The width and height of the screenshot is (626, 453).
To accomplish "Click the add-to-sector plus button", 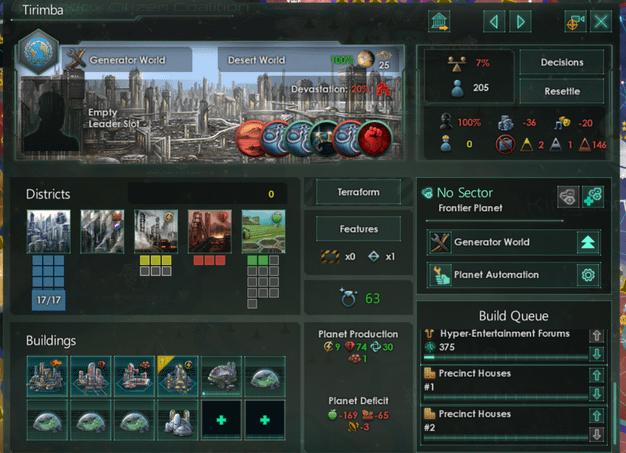I will [x=590, y=196].
